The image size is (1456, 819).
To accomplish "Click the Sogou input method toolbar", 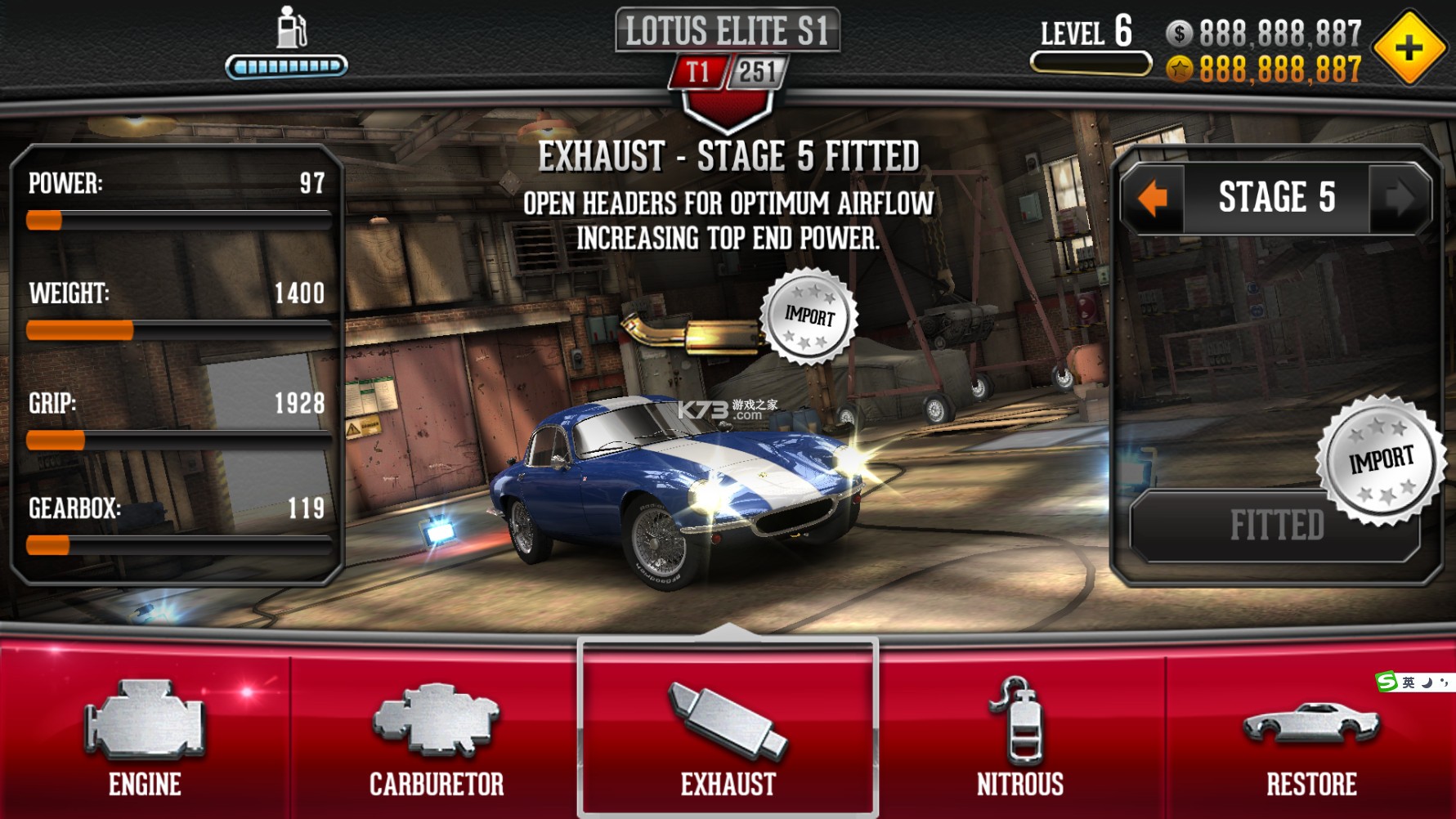I will point(1413,682).
